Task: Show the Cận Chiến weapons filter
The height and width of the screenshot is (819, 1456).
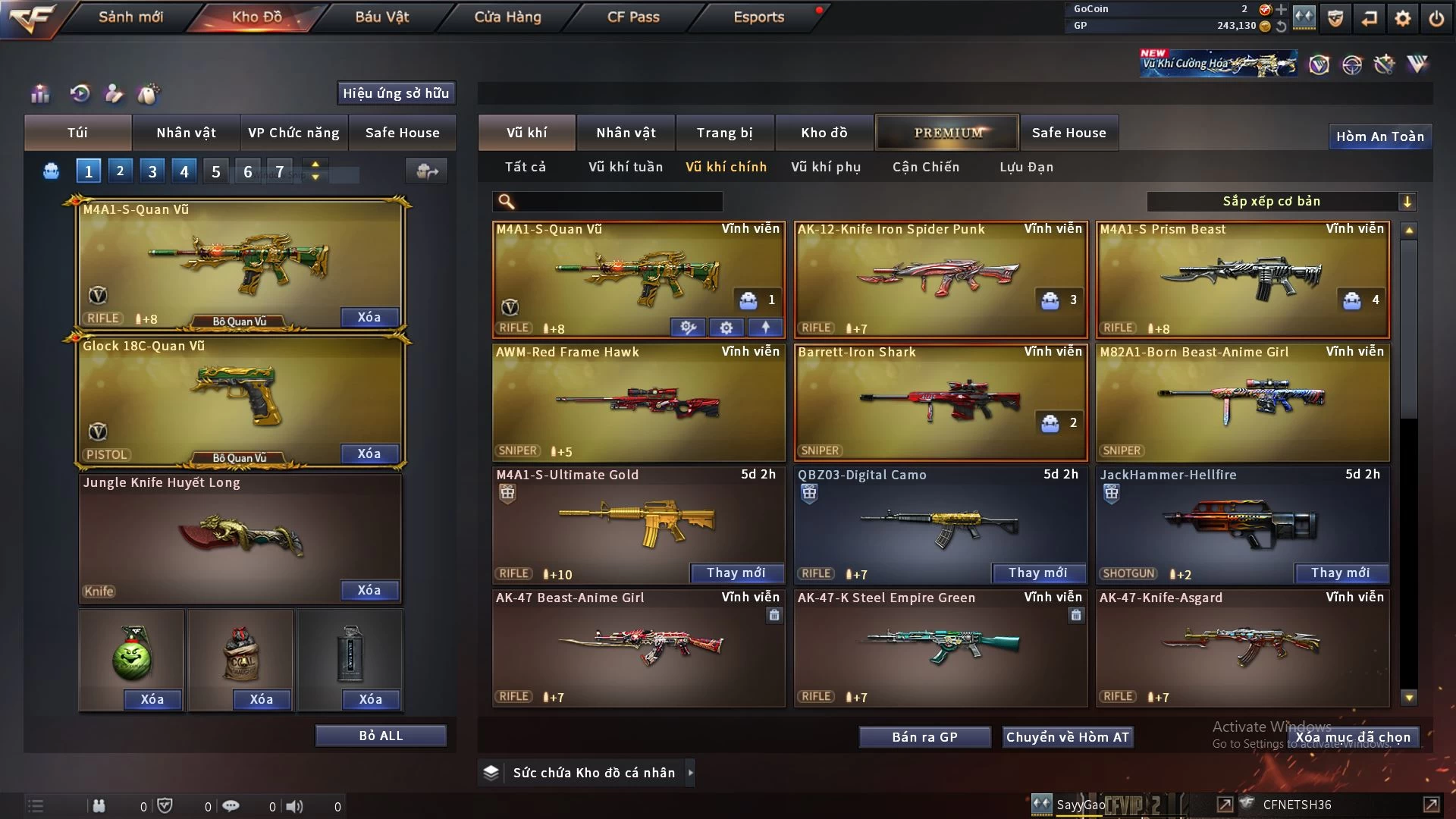Action: coord(925,167)
